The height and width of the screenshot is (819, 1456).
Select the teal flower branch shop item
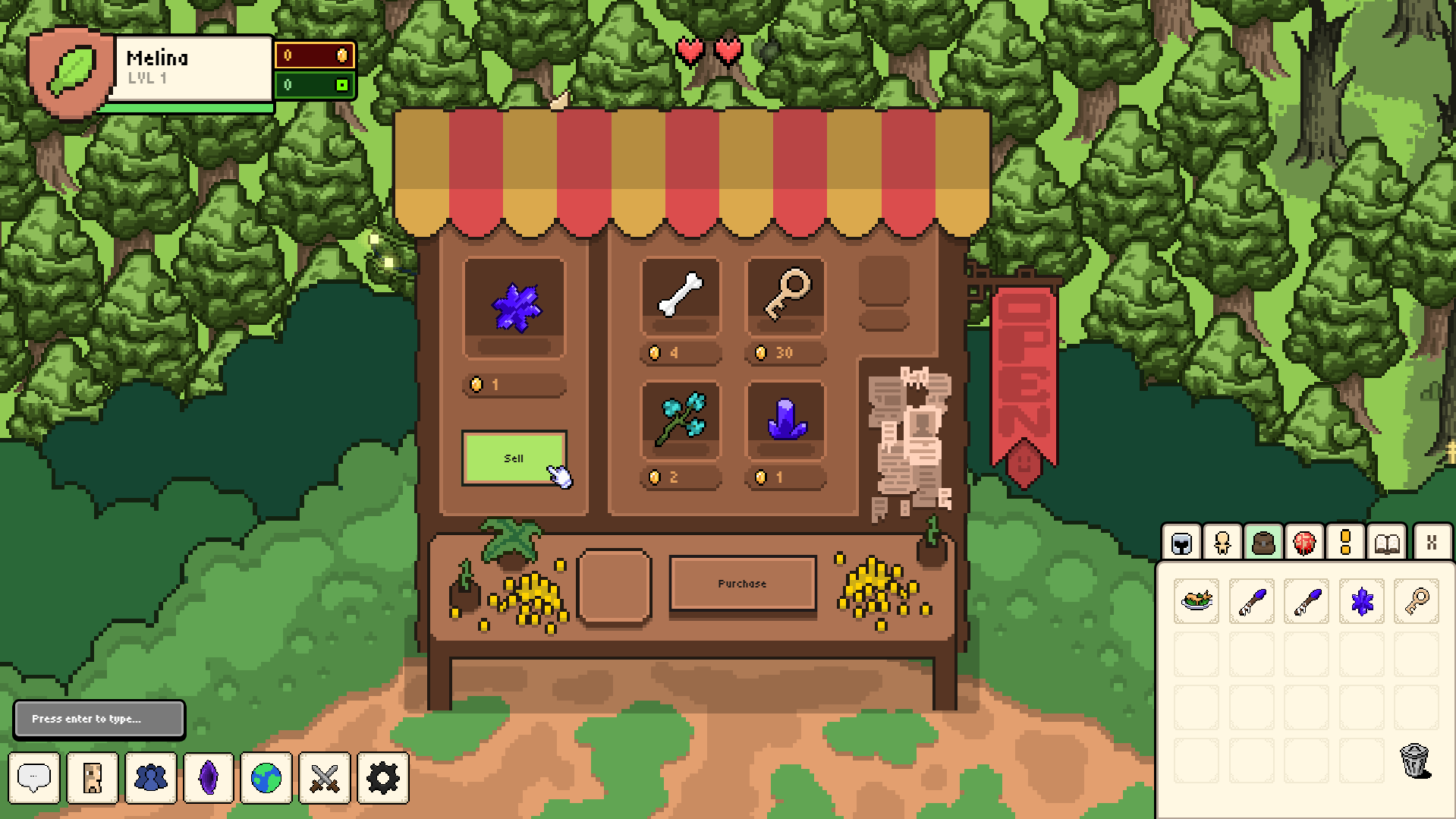coord(680,418)
